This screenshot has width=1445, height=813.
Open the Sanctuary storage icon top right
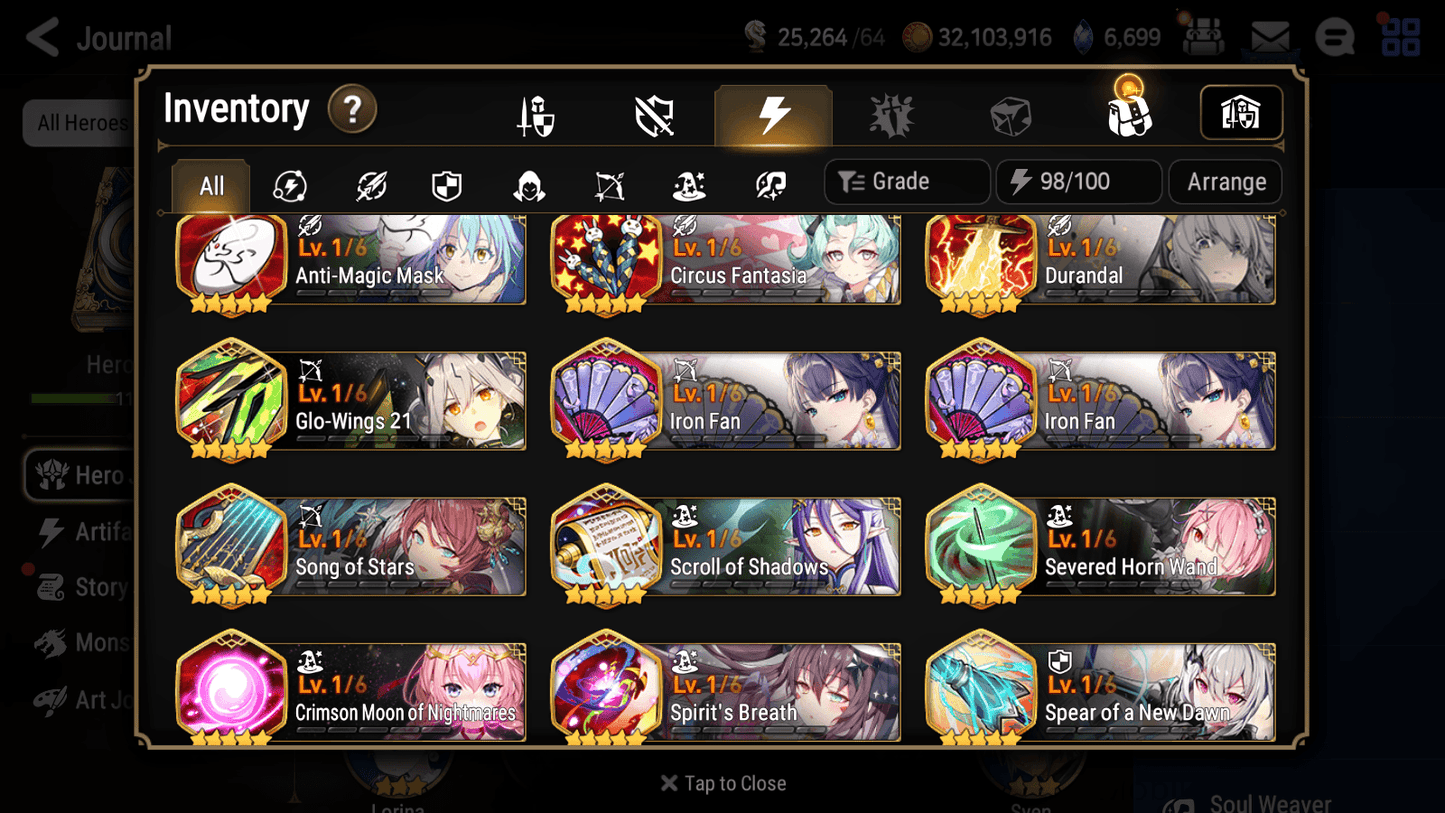coord(1241,113)
